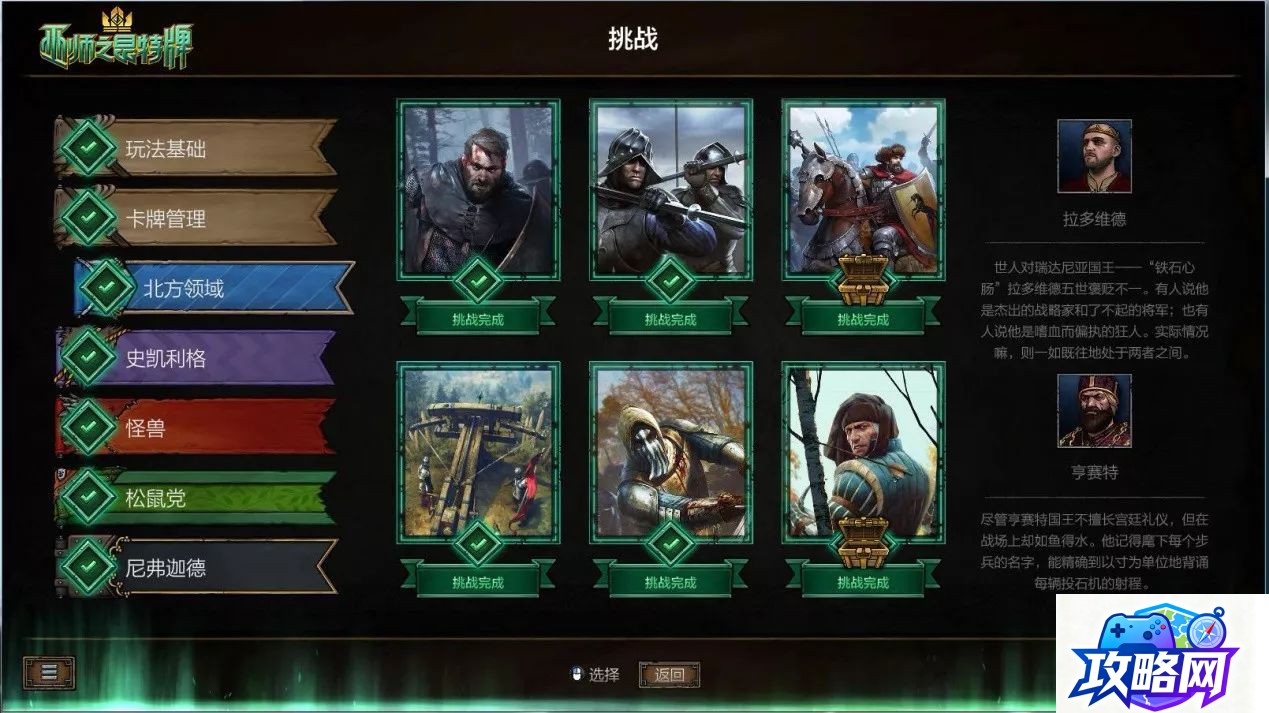
Task: Select the 亨赛特 leader portrait
Action: pos(1094,411)
